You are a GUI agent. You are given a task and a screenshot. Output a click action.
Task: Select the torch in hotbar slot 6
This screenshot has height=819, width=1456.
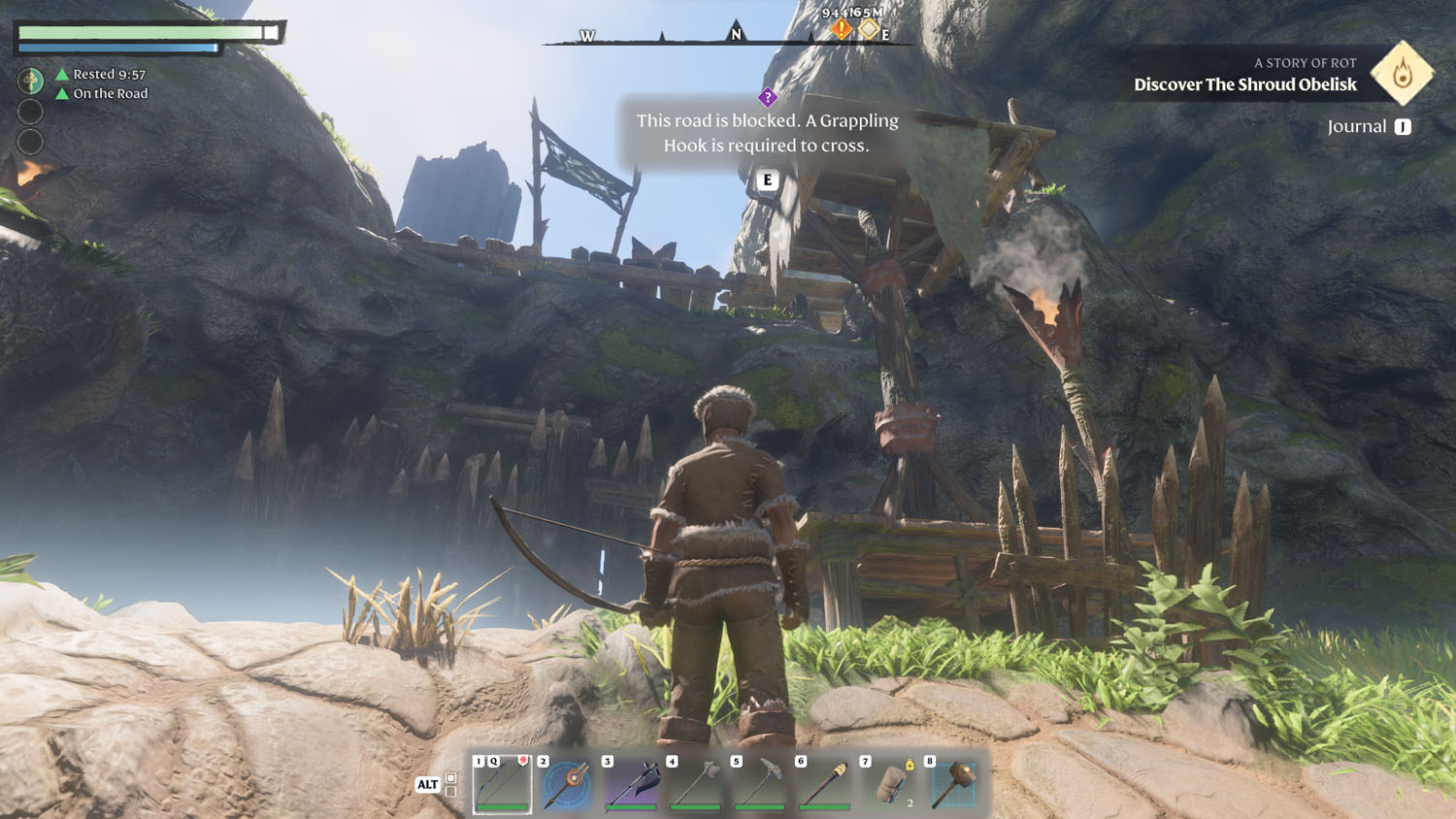point(825,783)
